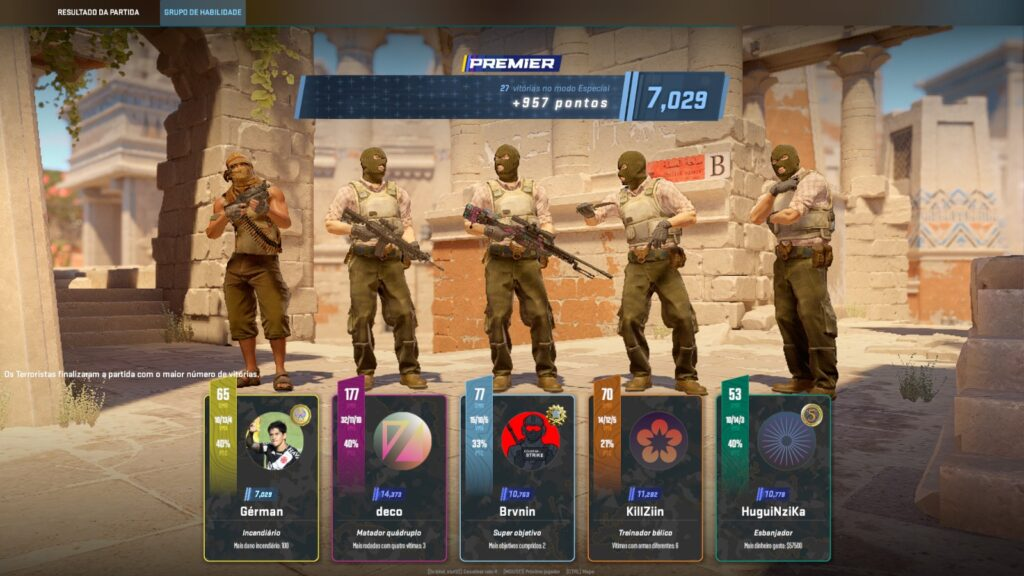Screen dimensions: 1024x576
Task: Click the Premier rating 7,029 badge
Action: click(677, 98)
